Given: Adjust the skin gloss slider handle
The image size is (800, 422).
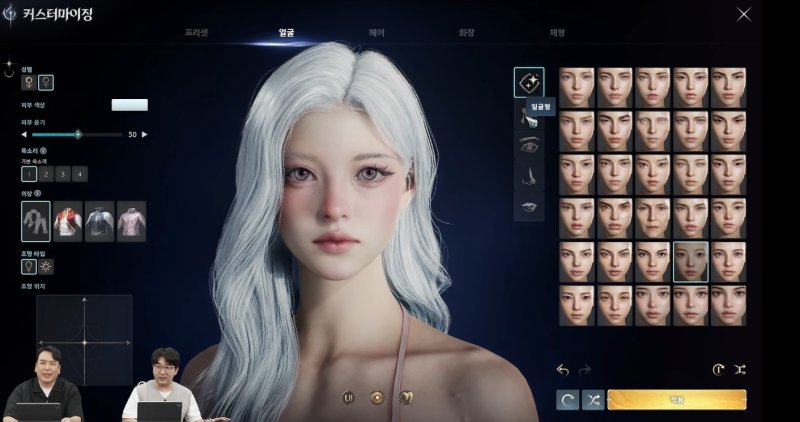Looking at the screenshot, I should 78,134.
